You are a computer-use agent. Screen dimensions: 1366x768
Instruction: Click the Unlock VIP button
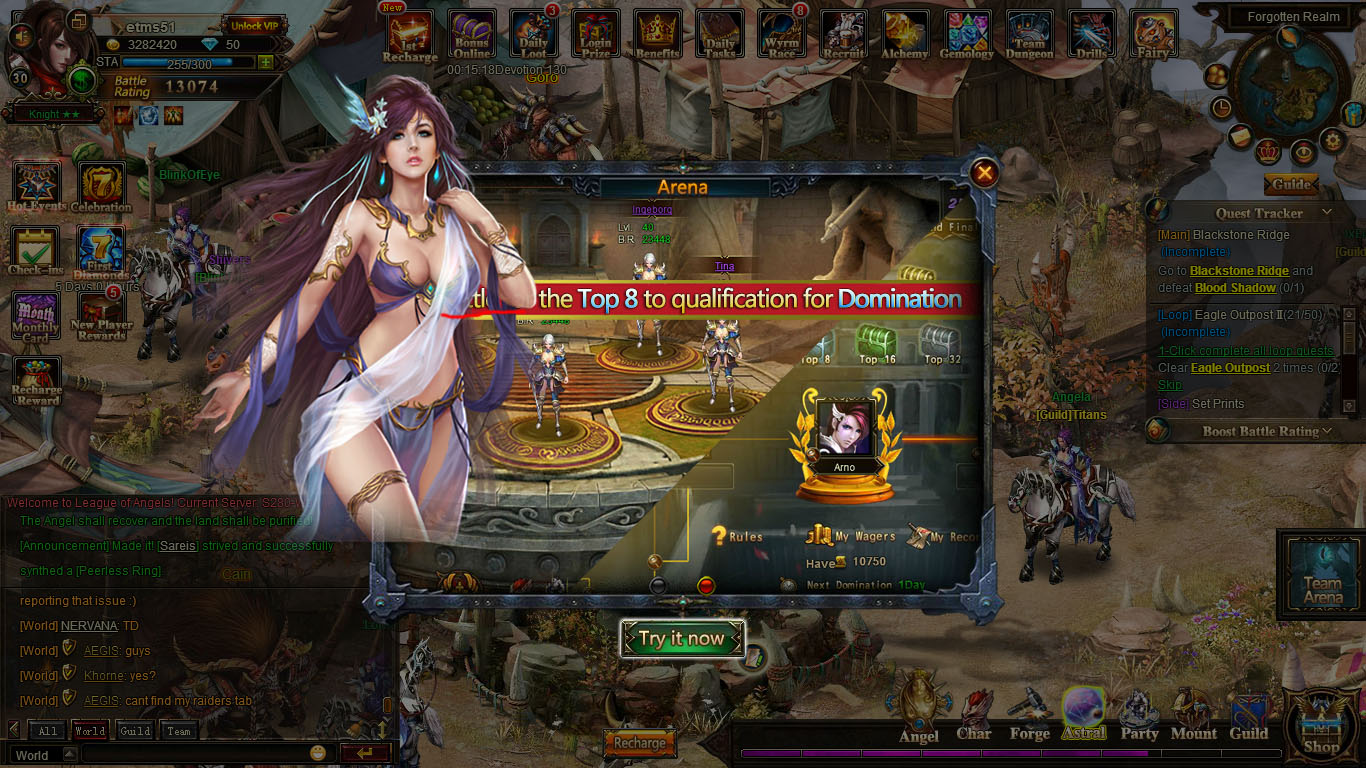(251, 25)
